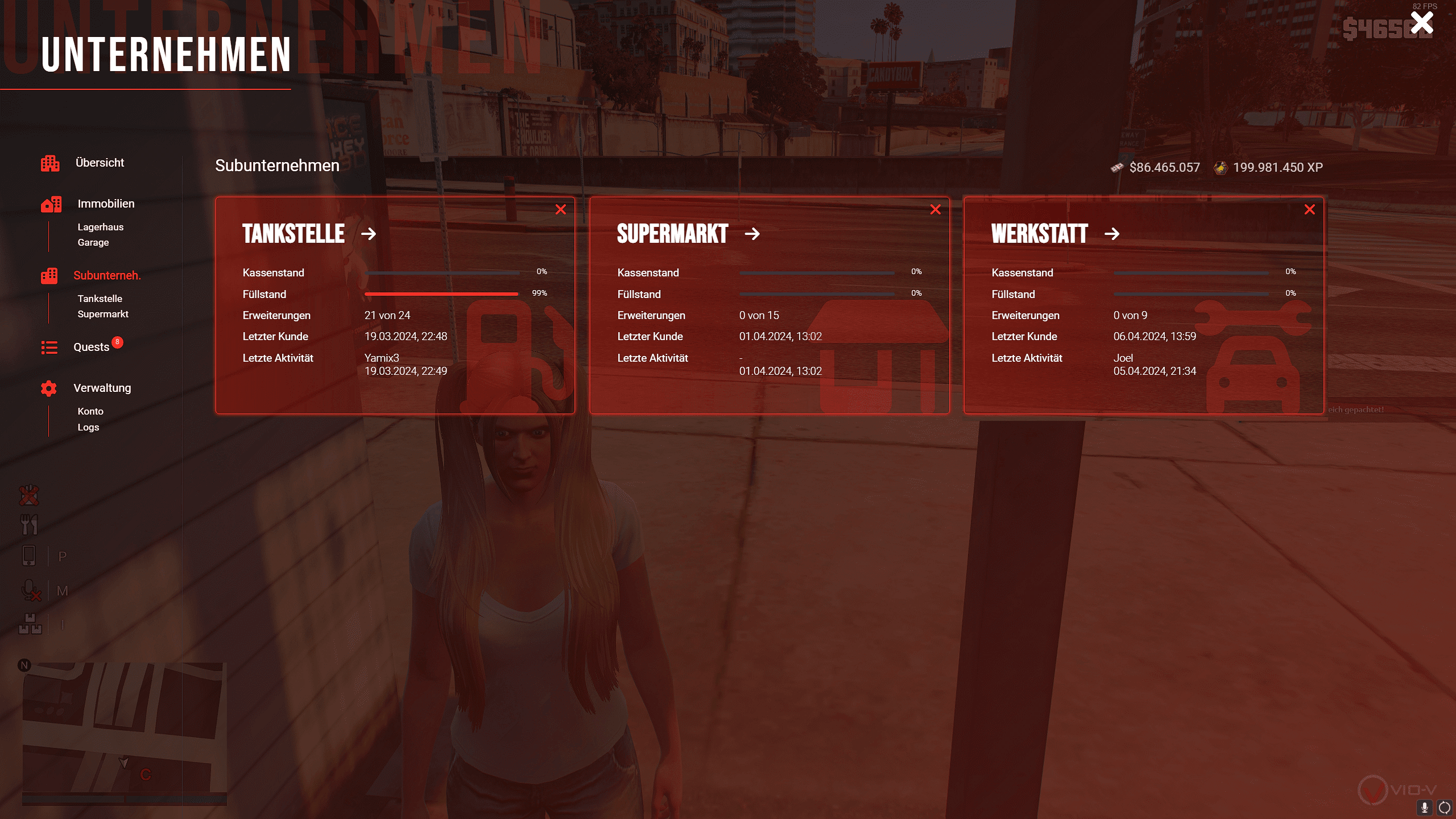Open the Tankstelle card via its arrow
Image resolution: width=1456 pixels, height=819 pixels.
pos(369,234)
